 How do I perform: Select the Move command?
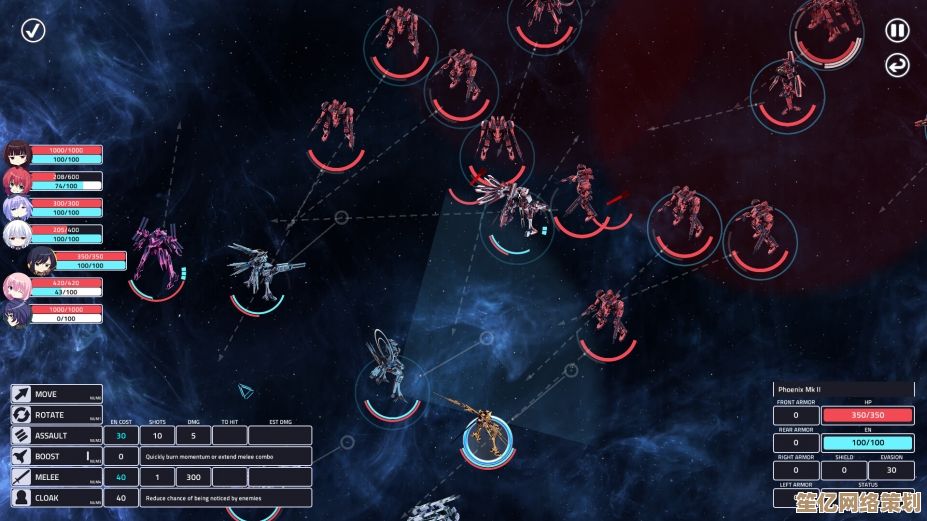pos(57,394)
